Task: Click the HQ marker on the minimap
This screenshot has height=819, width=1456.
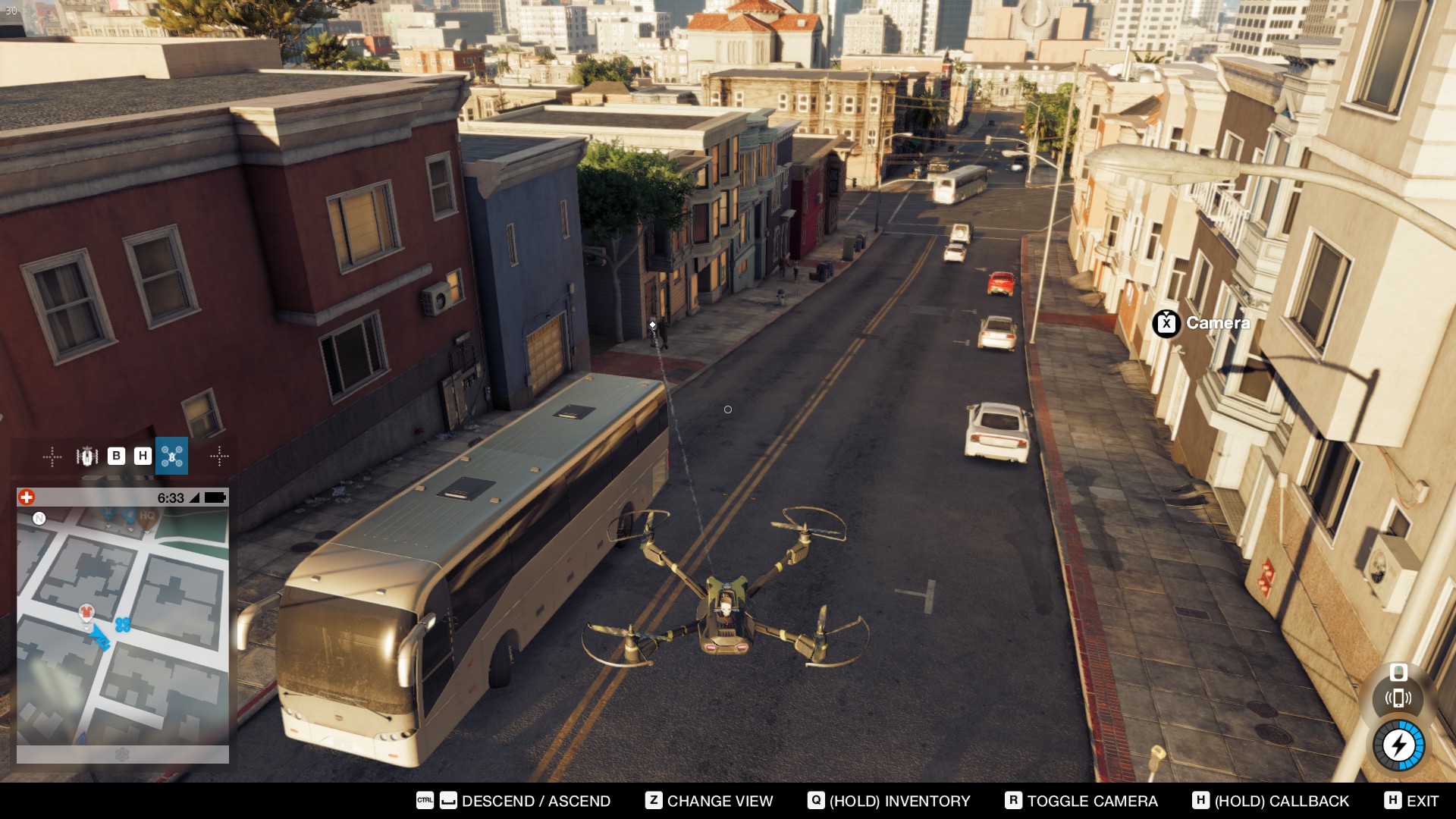Action: tap(147, 516)
